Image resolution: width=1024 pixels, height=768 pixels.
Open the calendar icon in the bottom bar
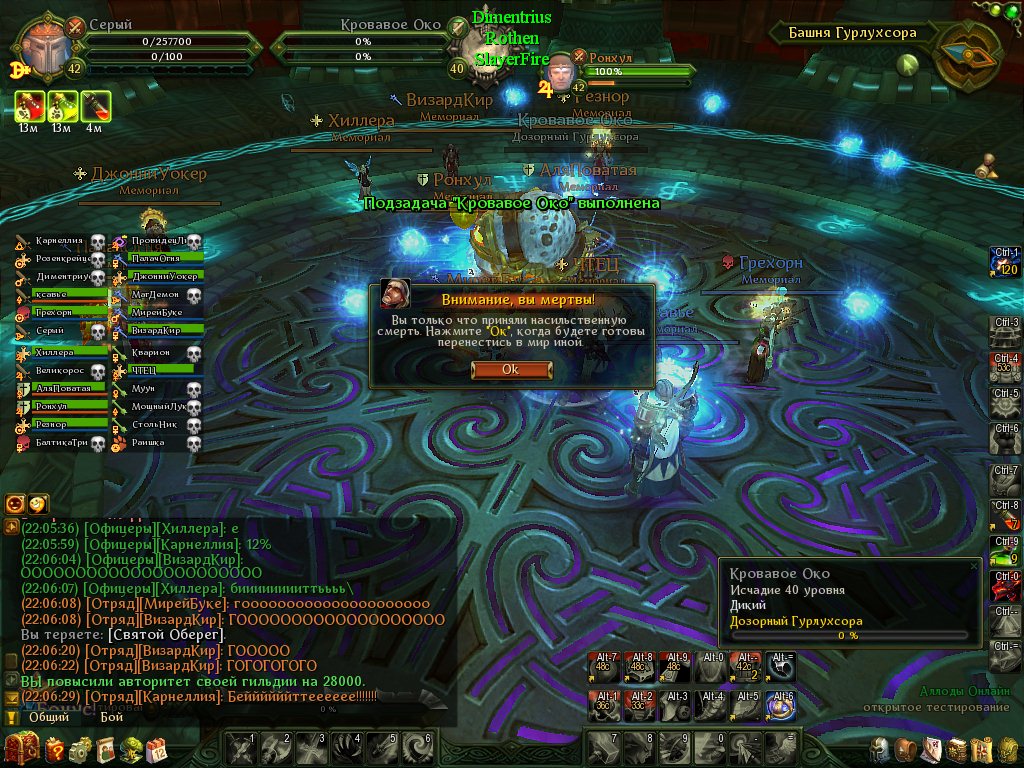pyautogui.click(x=156, y=749)
